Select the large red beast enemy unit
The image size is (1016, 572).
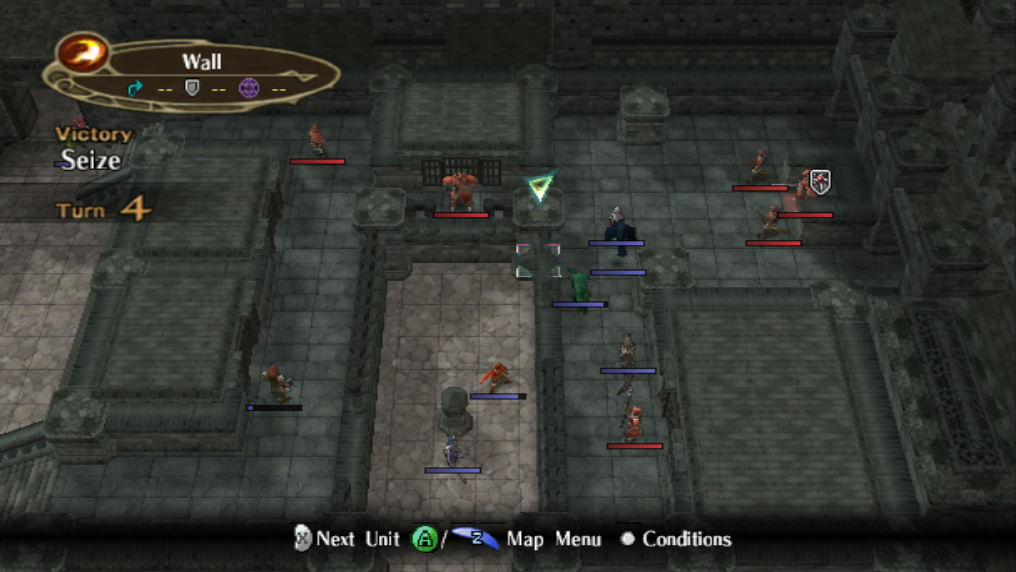click(x=460, y=190)
